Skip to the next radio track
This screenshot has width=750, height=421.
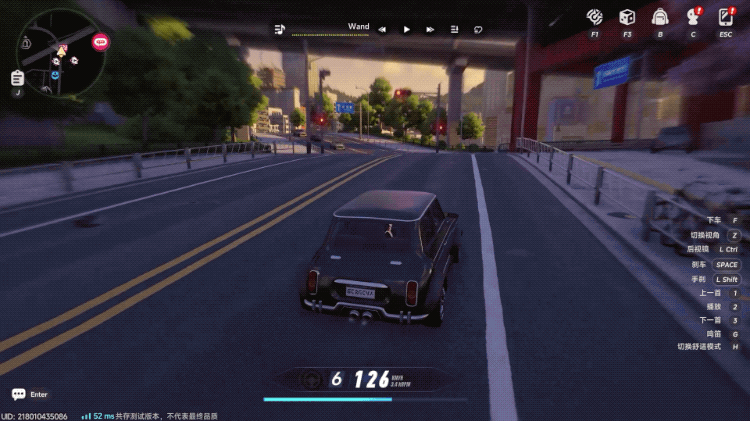(x=430, y=30)
